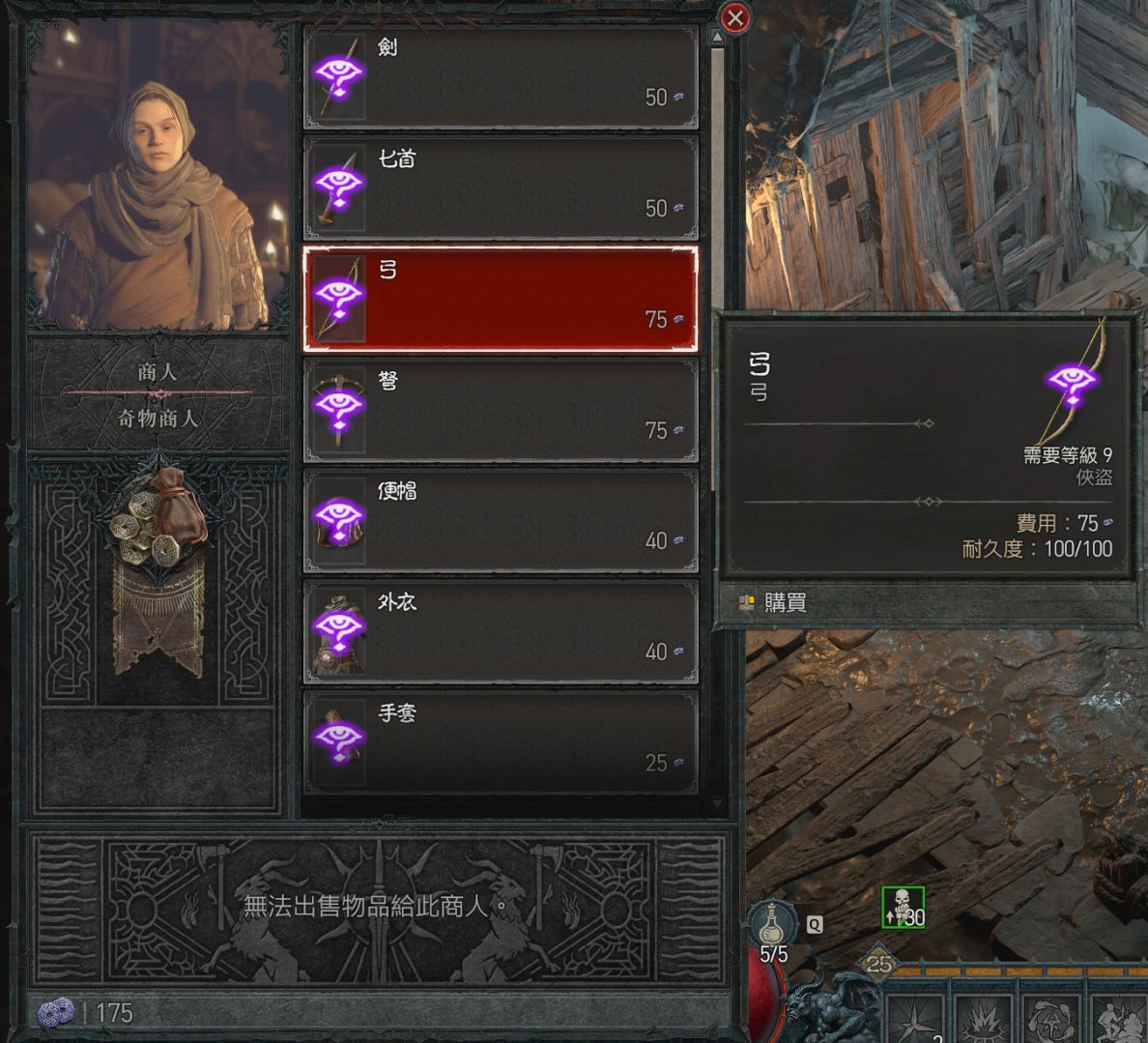Click the highlighted 弓 (bow) entry

(501, 299)
